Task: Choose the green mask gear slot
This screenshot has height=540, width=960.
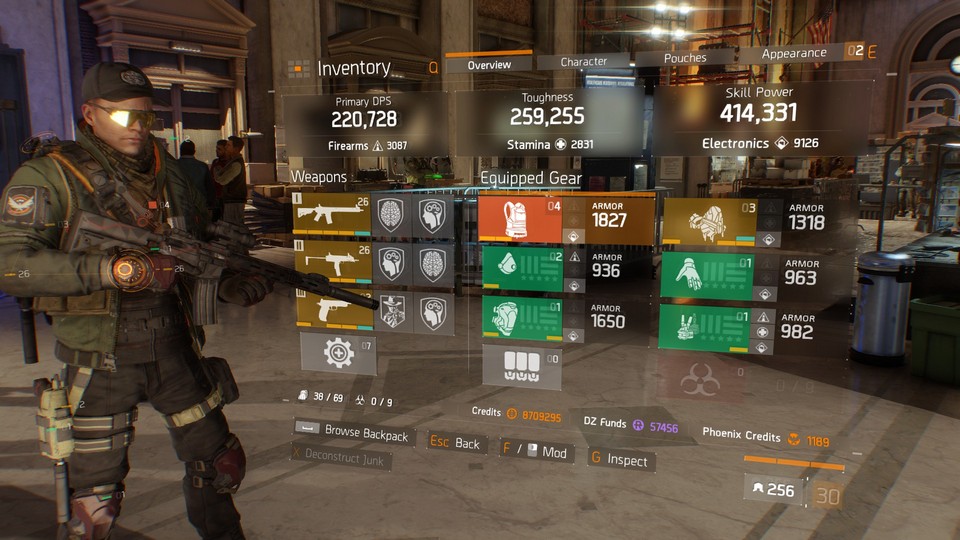Action: pyautogui.click(x=519, y=269)
